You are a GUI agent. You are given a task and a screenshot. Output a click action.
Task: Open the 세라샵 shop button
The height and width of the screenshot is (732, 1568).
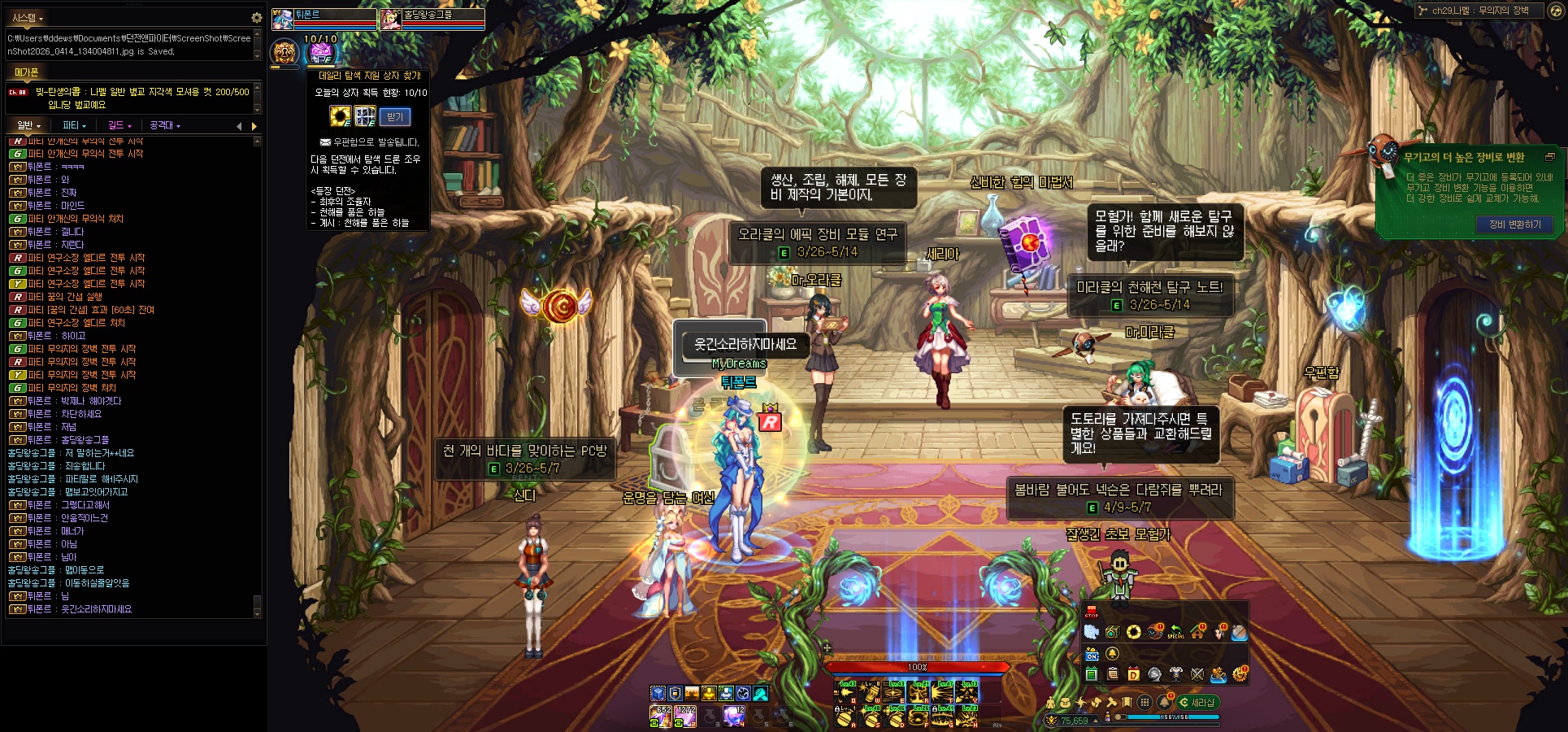pyautogui.click(x=1198, y=702)
